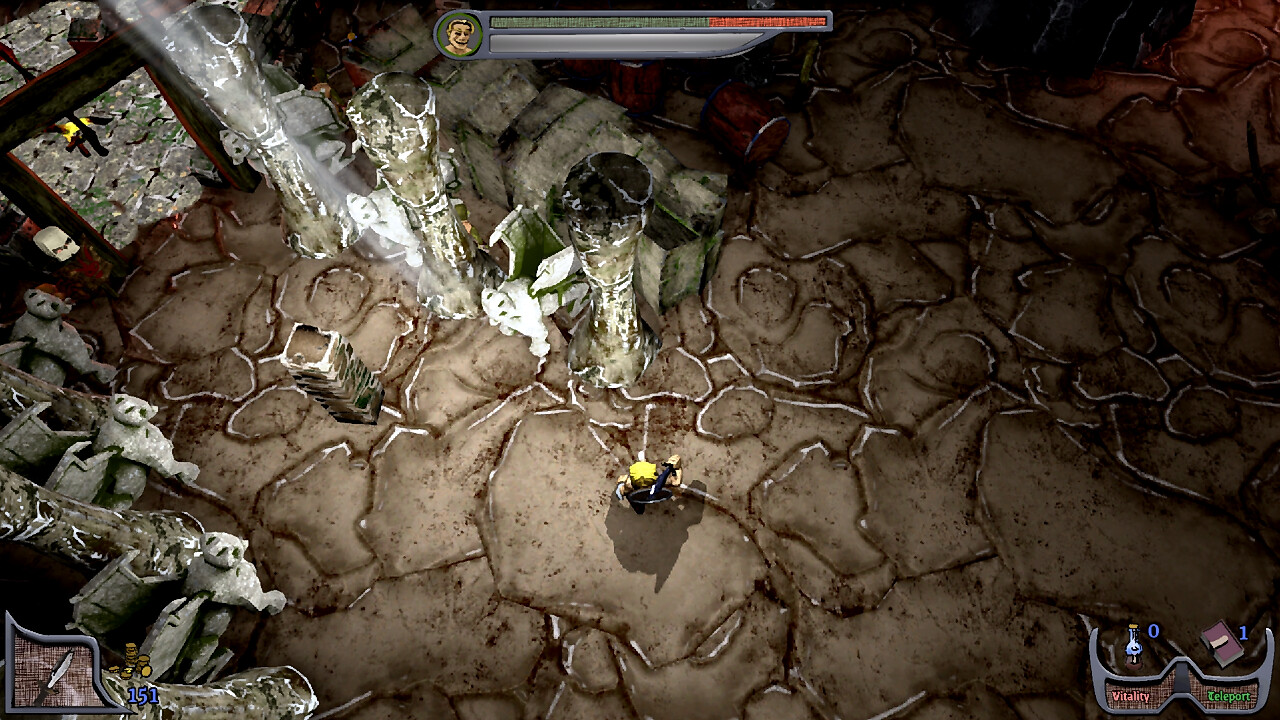
Task: Click the gold coins pile icon
Action: (x=132, y=661)
